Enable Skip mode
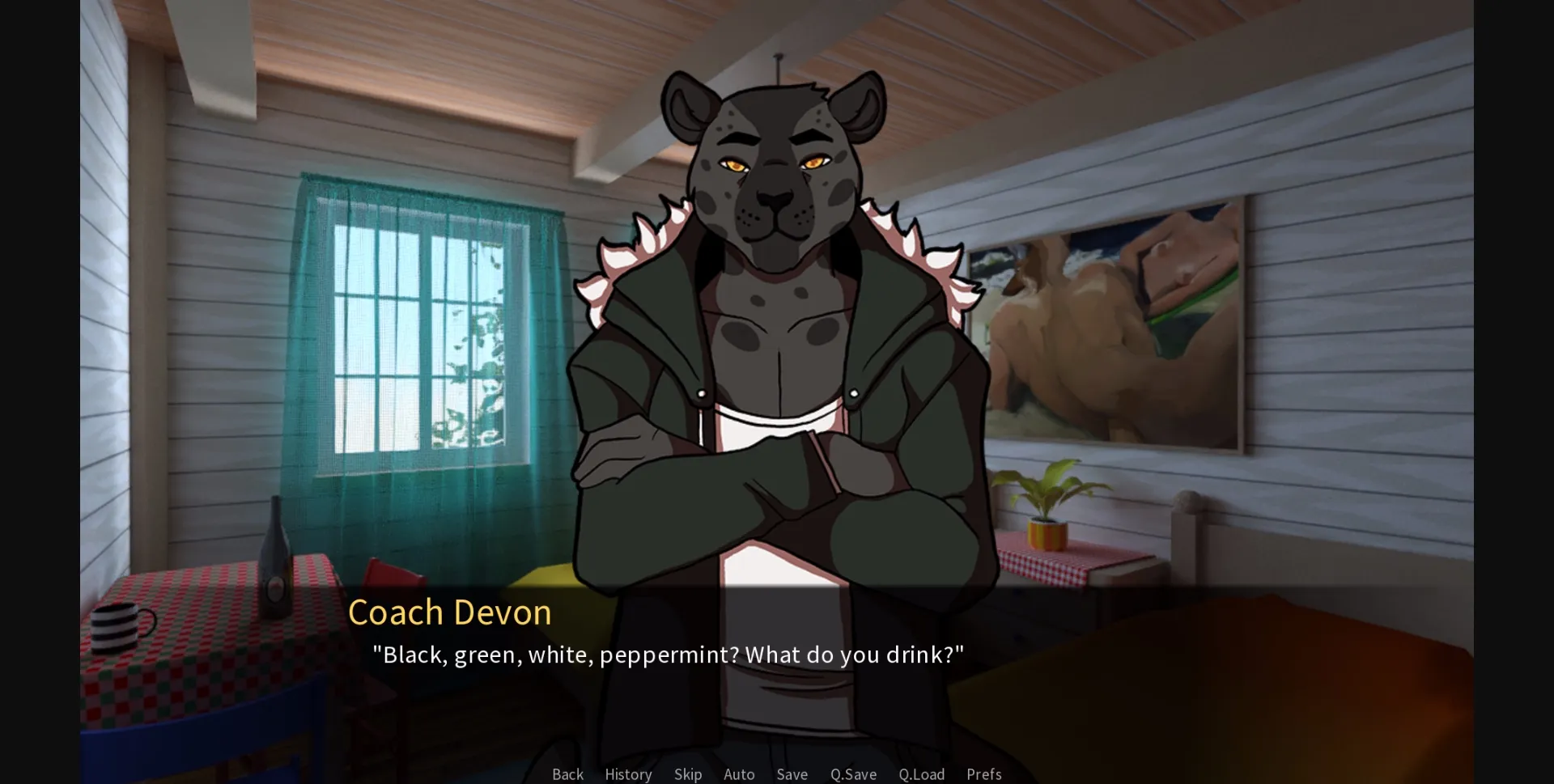This screenshot has width=1554, height=784. point(687,774)
